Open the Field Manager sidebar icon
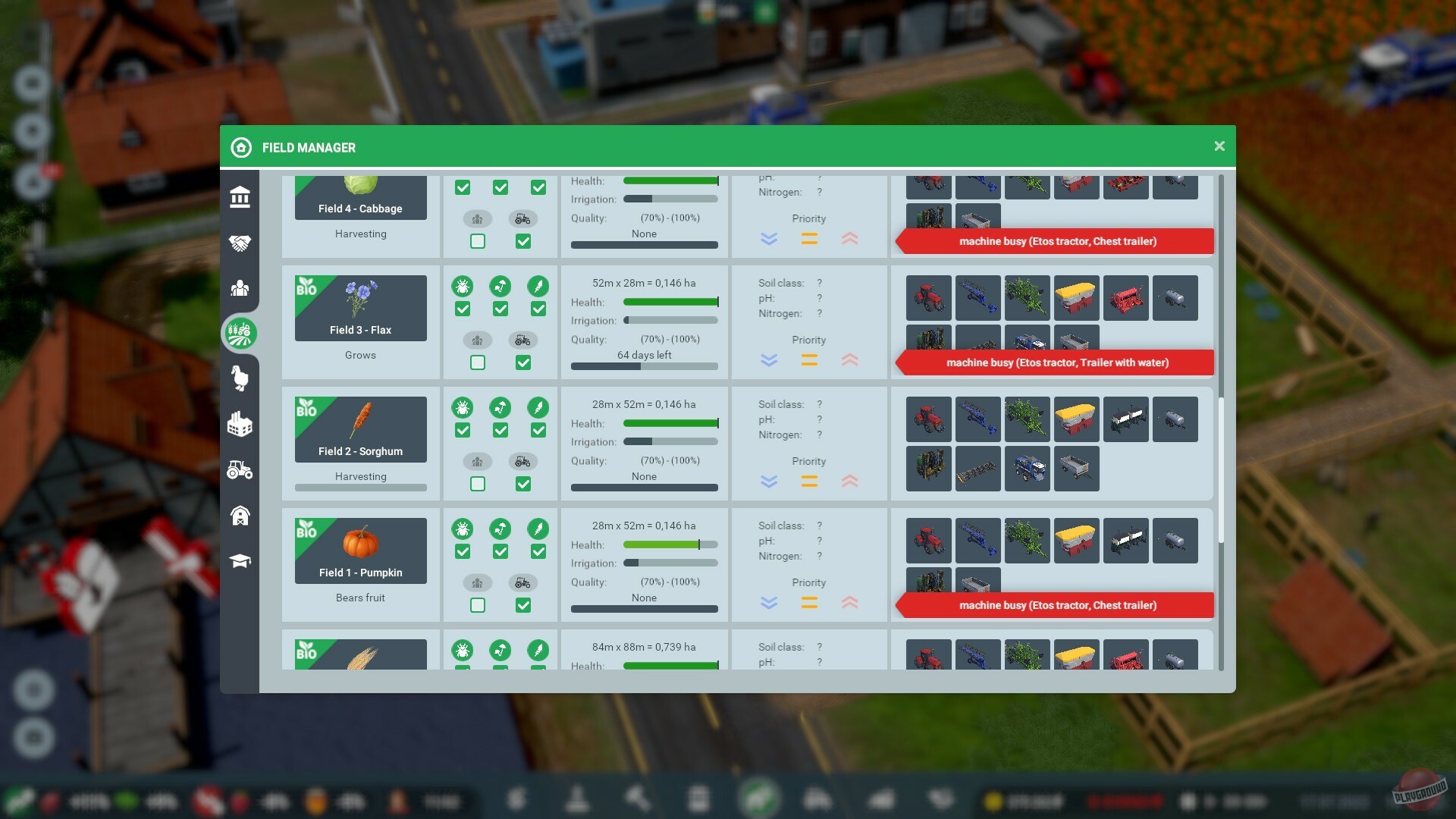The image size is (1456, 819). [240, 334]
